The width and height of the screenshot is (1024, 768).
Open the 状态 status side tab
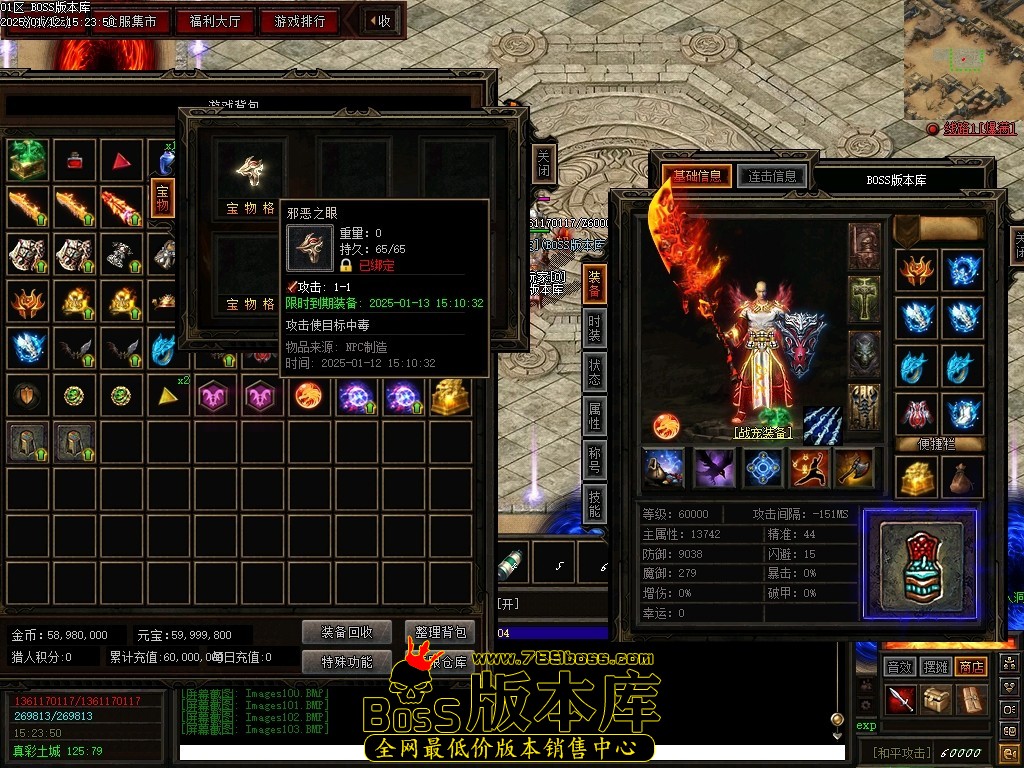pyautogui.click(x=594, y=372)
